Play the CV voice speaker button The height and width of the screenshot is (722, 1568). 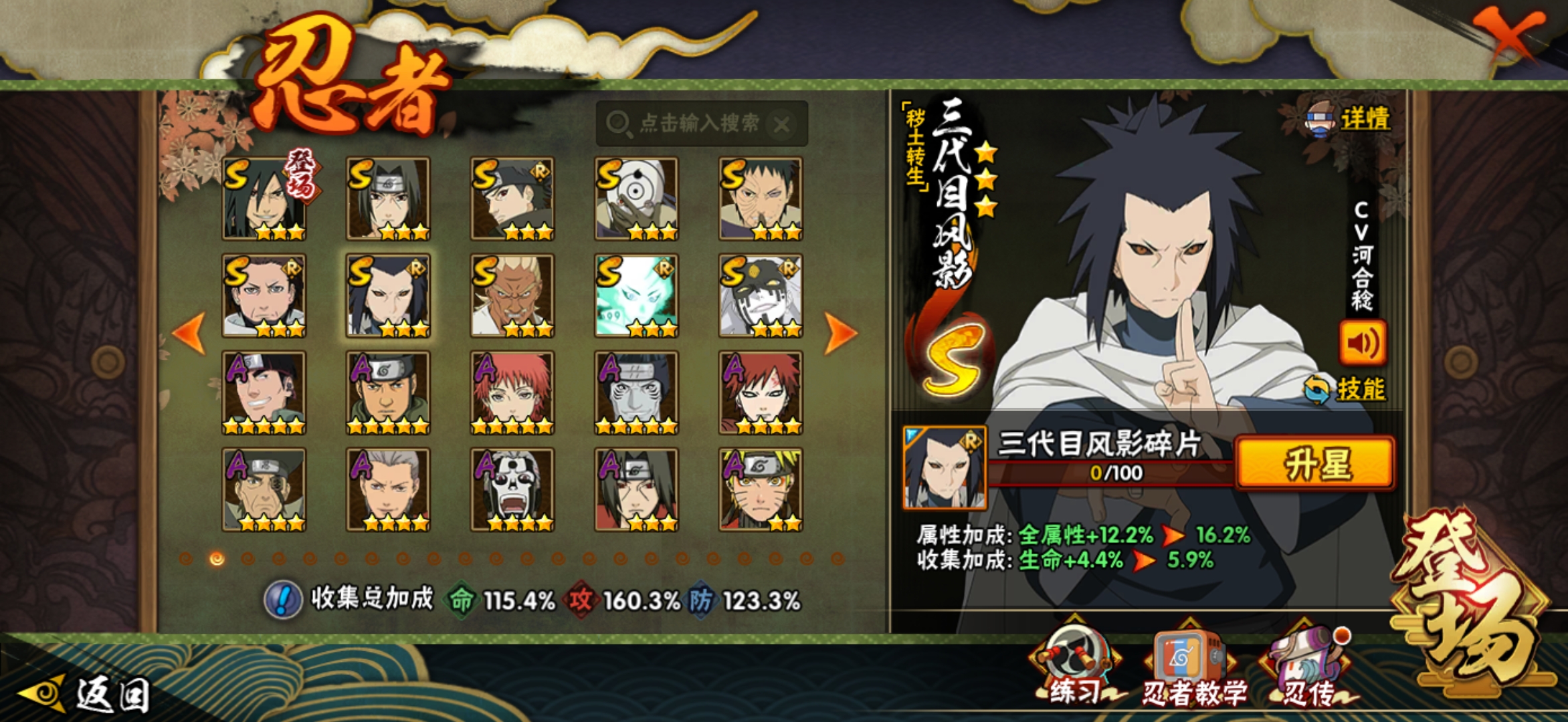(x=1361, y=344)
